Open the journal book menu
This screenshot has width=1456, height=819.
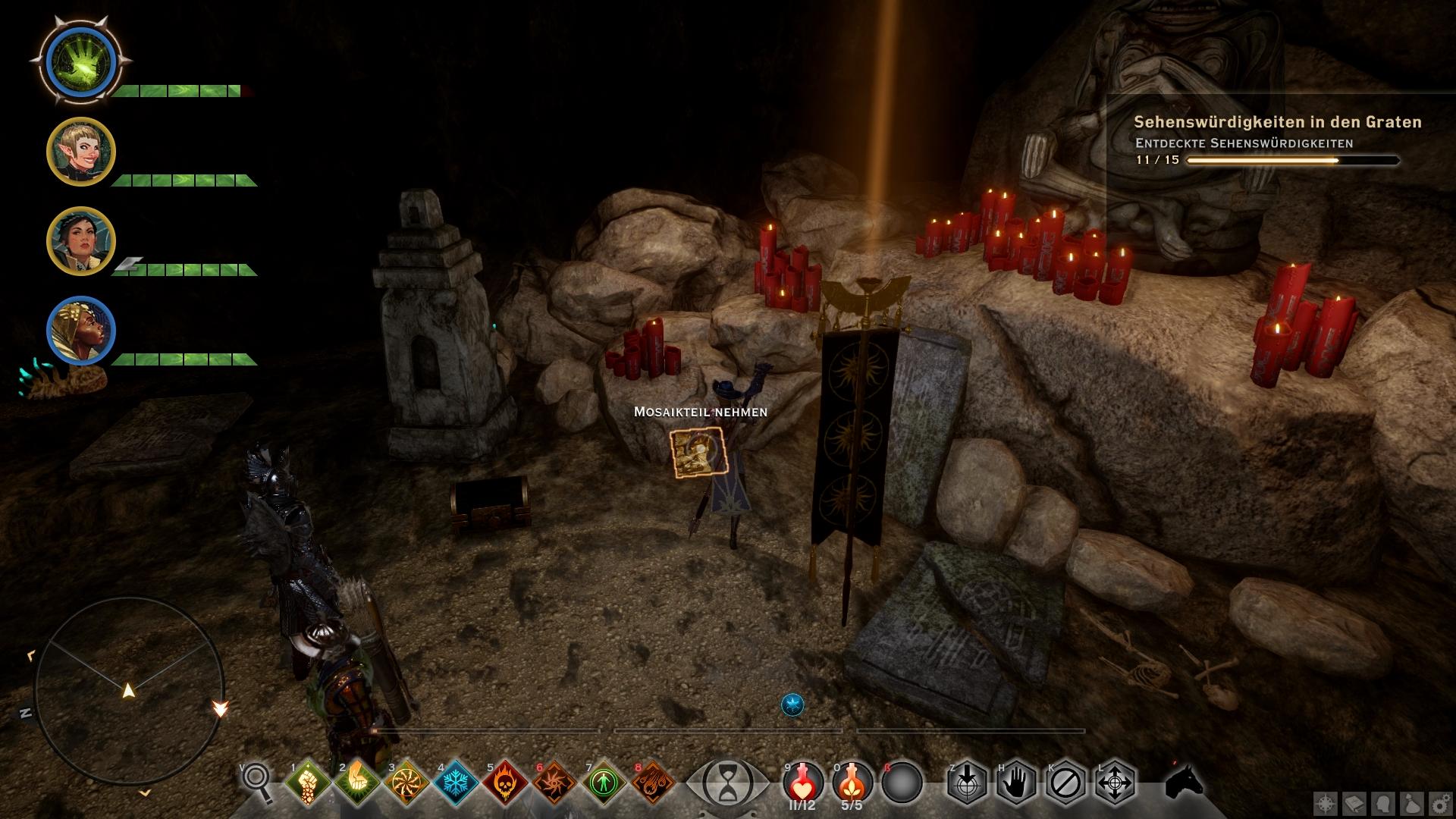(x=1354, y=804)
